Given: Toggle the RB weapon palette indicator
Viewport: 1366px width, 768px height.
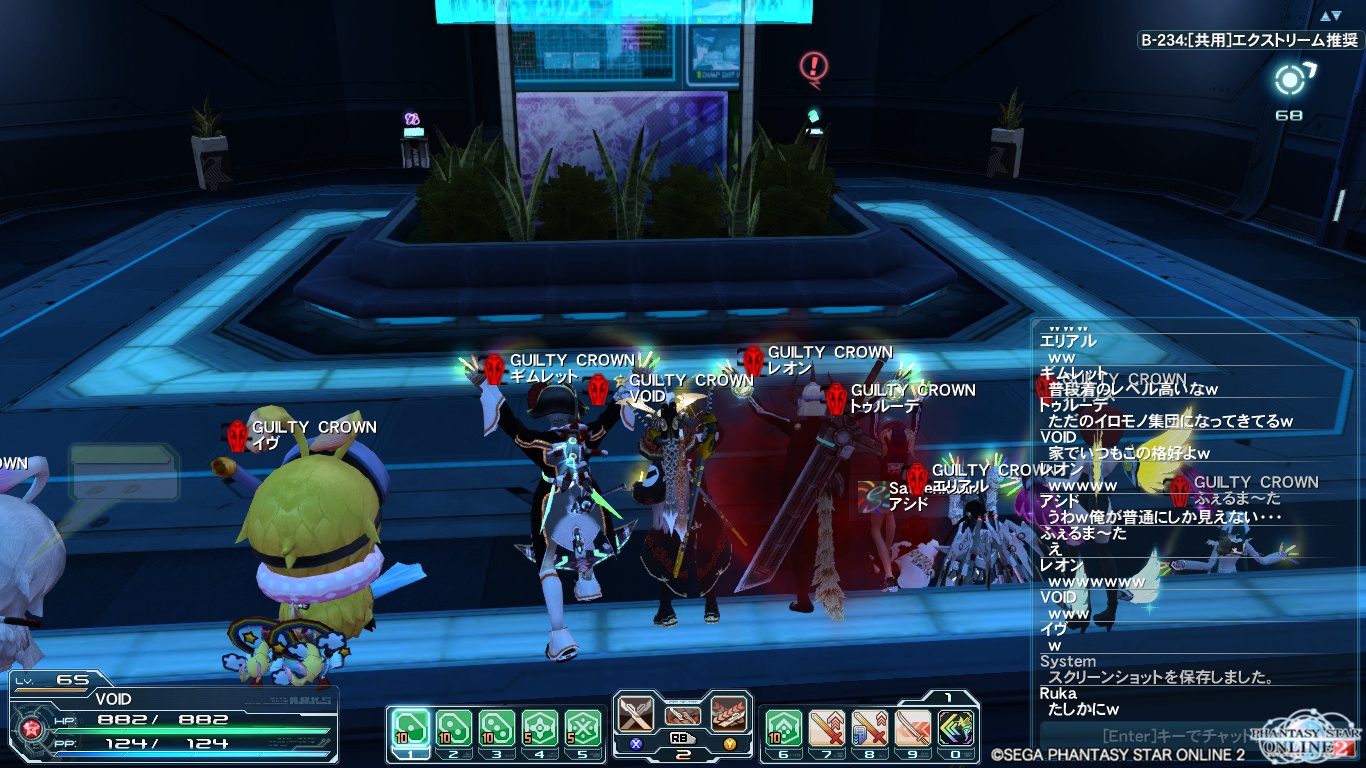Looking at the screenshot, I should tap(683, 739).
